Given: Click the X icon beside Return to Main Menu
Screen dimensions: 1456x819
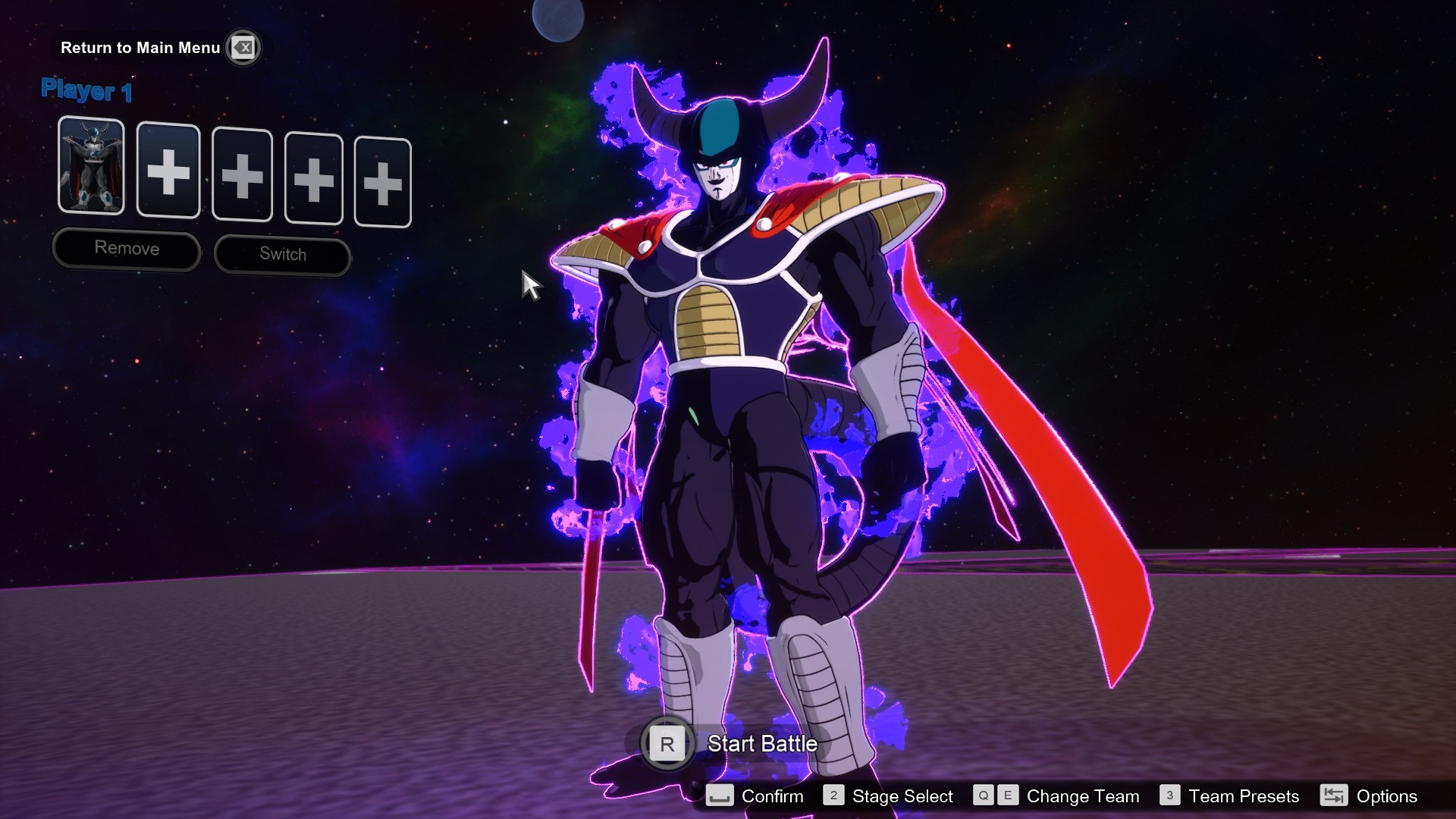Looking at the screenshot, I should [243, 48].
